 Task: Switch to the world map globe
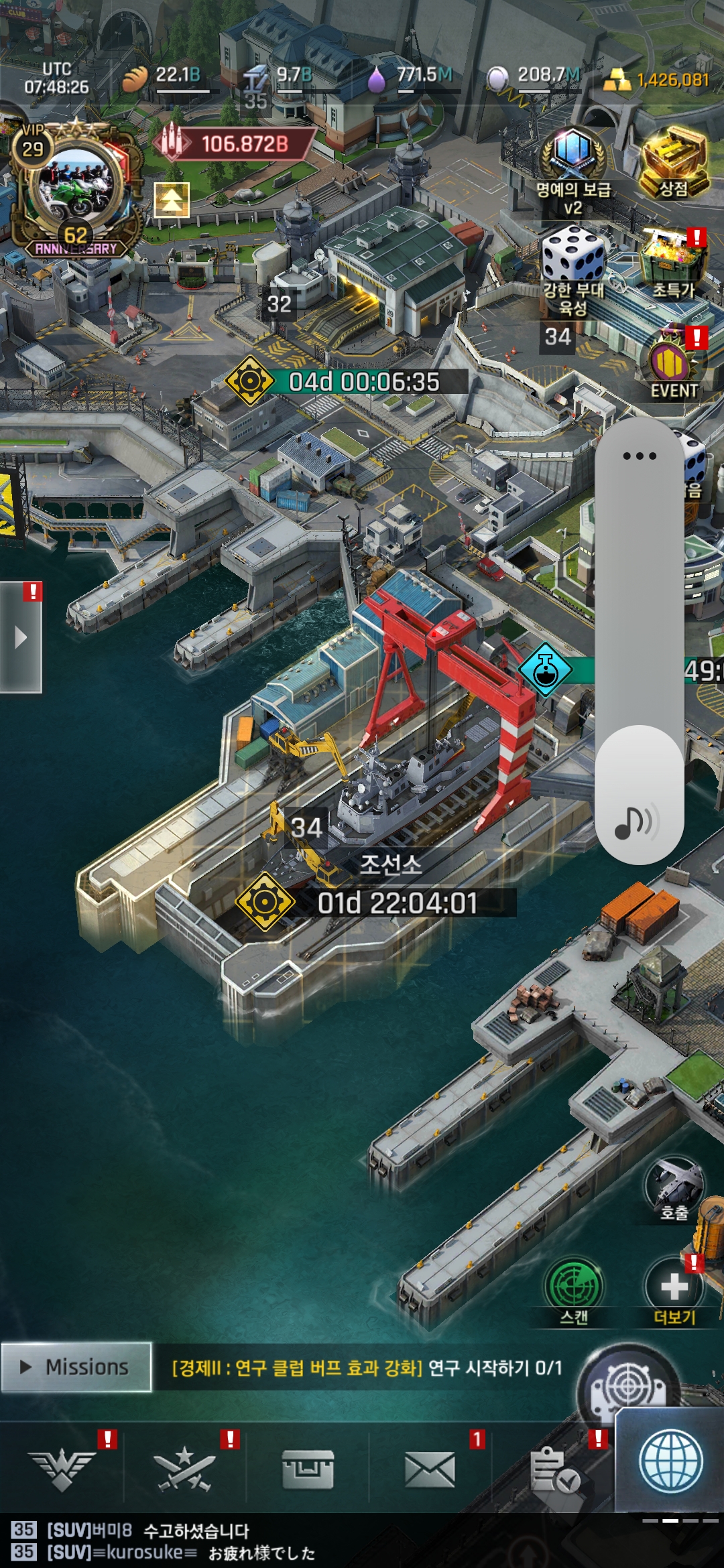click(670, 1462)
